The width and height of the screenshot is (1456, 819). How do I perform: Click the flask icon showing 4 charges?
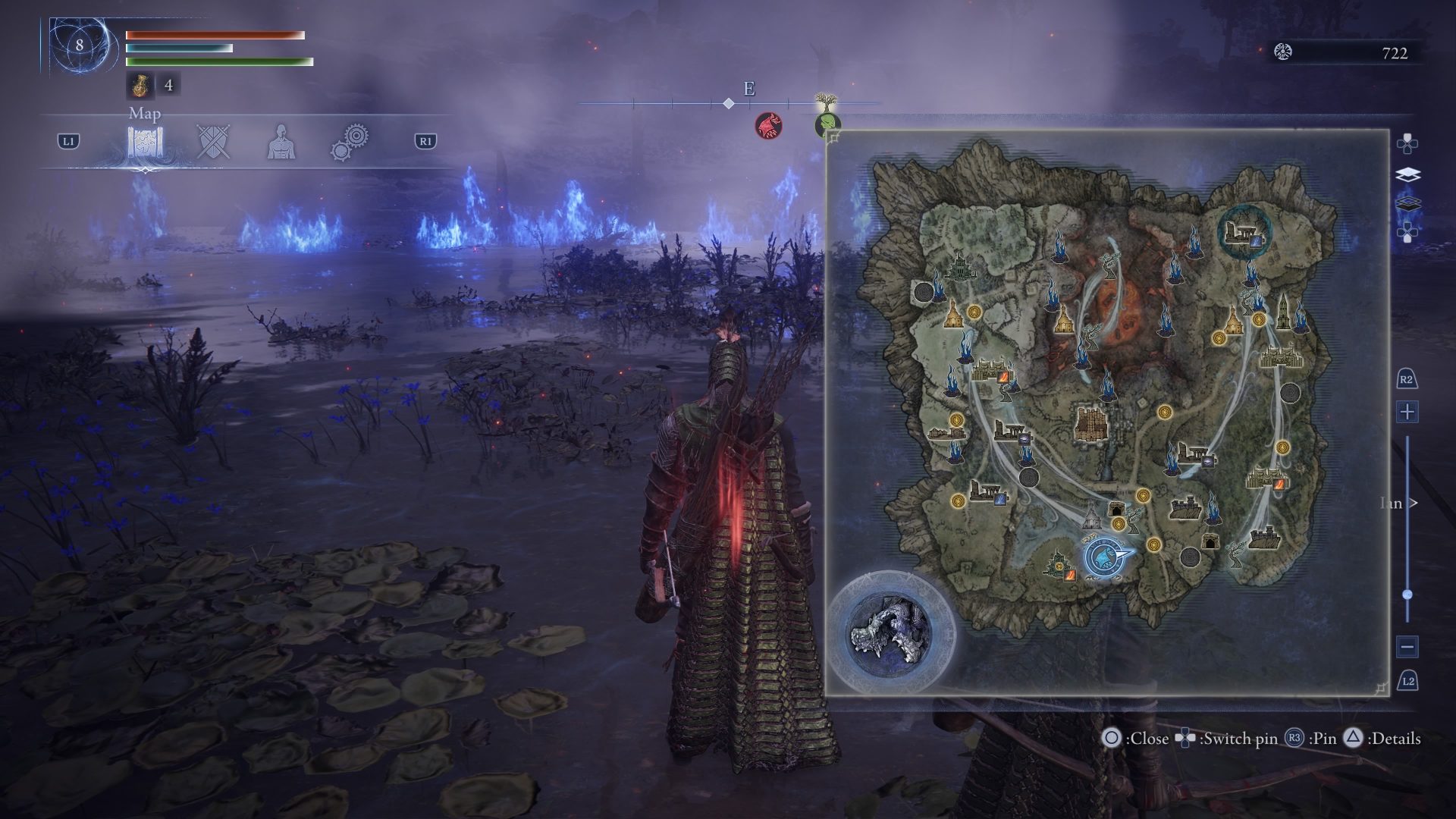pos(141,86)
